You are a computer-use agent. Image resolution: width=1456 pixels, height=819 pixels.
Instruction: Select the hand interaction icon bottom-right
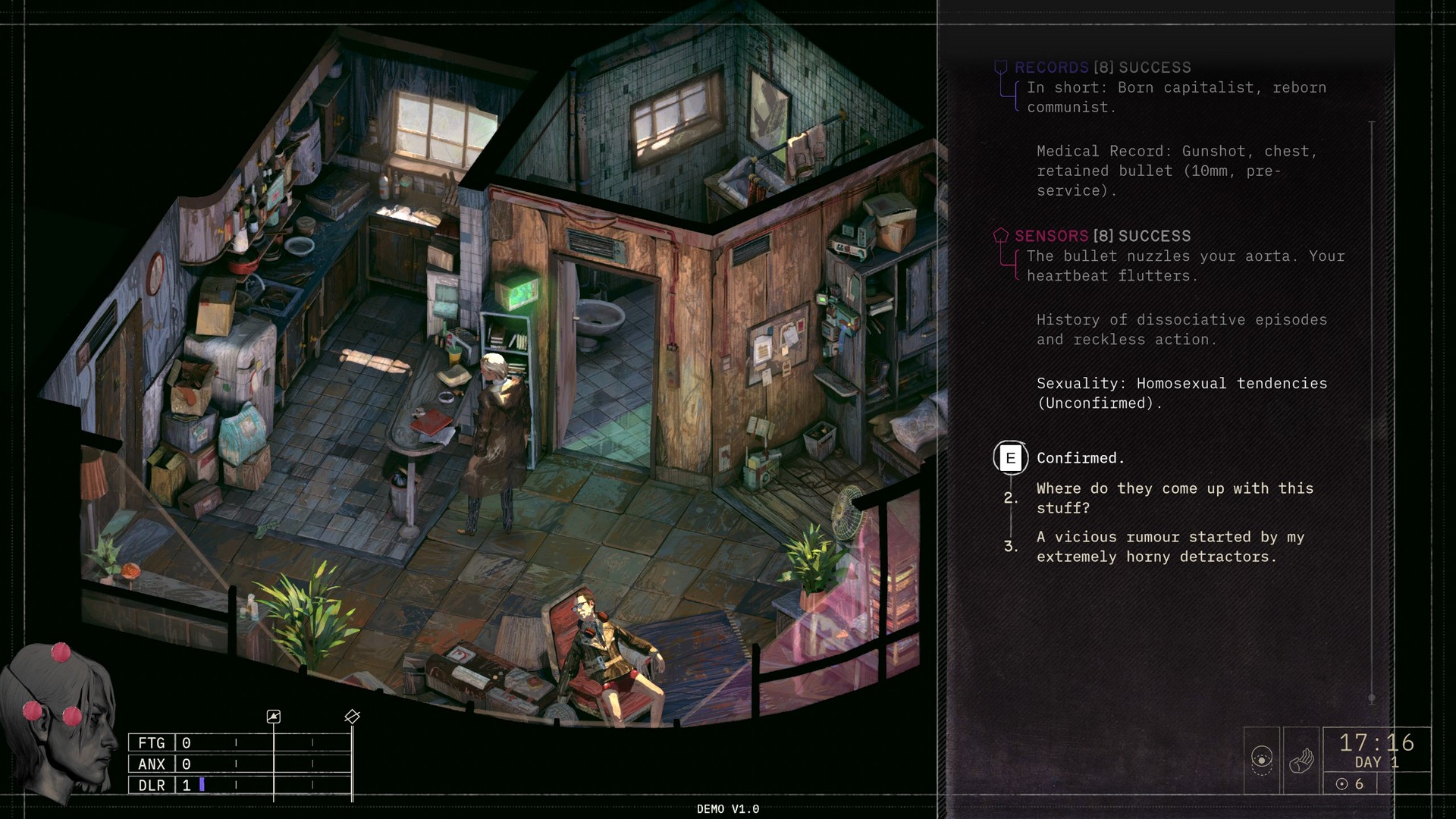tap(1301, 759)
